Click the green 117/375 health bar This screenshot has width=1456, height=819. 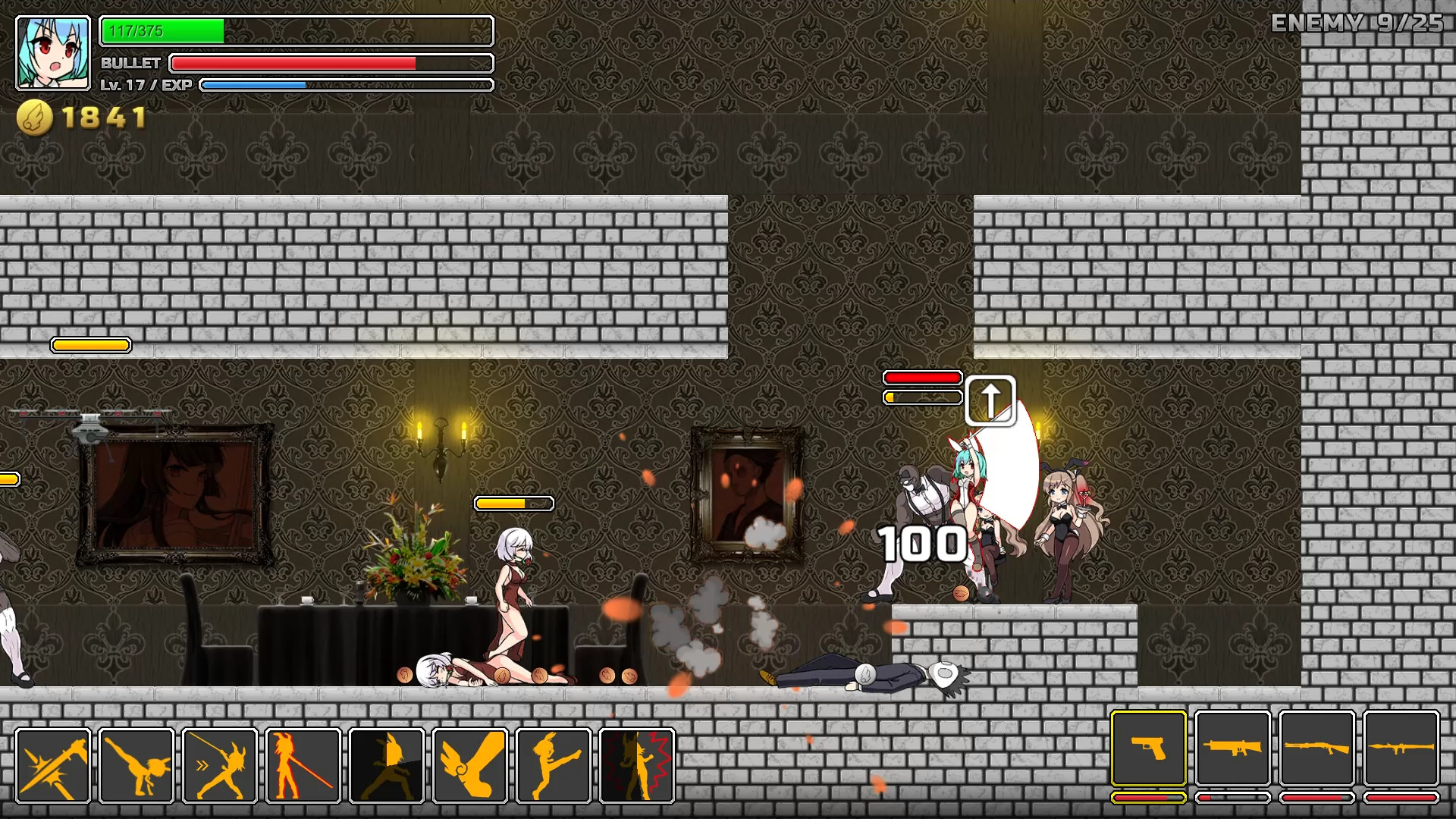click(x=162, y=32)
